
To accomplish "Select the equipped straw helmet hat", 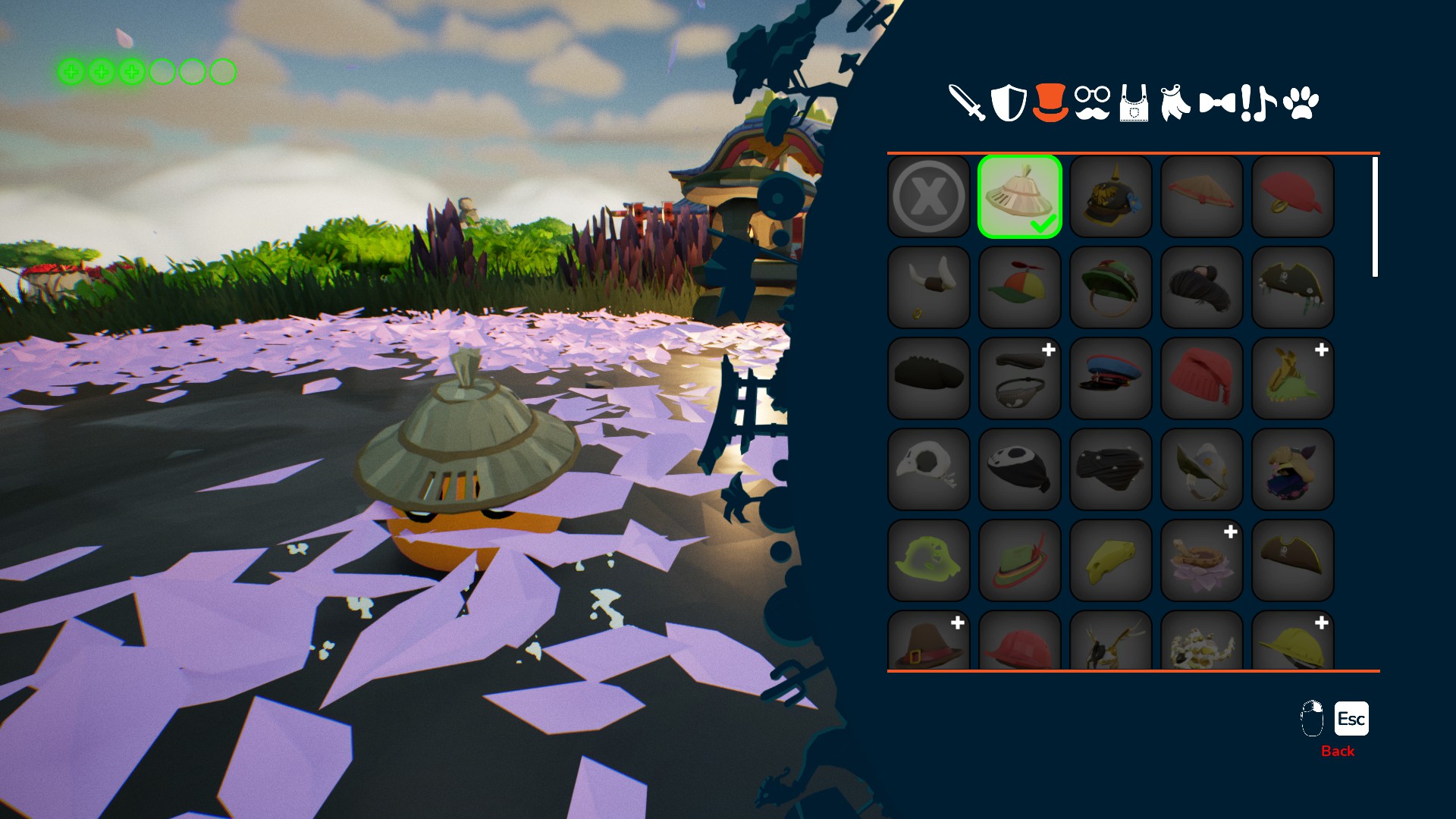I will coord(1020,196).
